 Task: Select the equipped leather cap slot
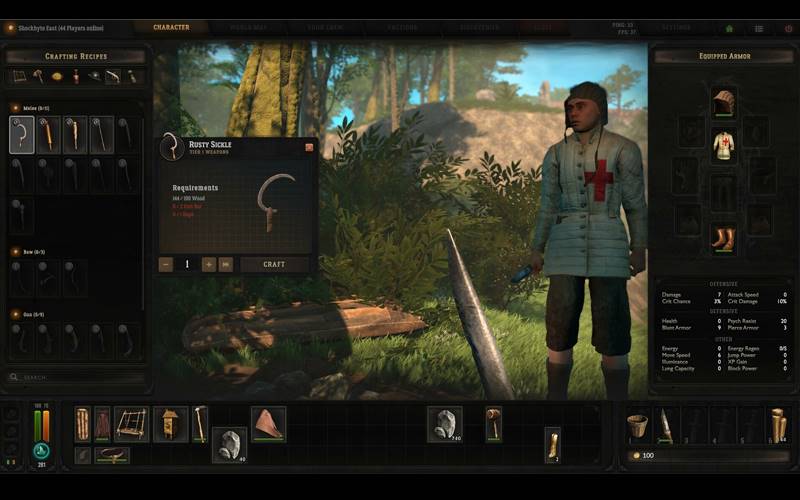(723, 102)
